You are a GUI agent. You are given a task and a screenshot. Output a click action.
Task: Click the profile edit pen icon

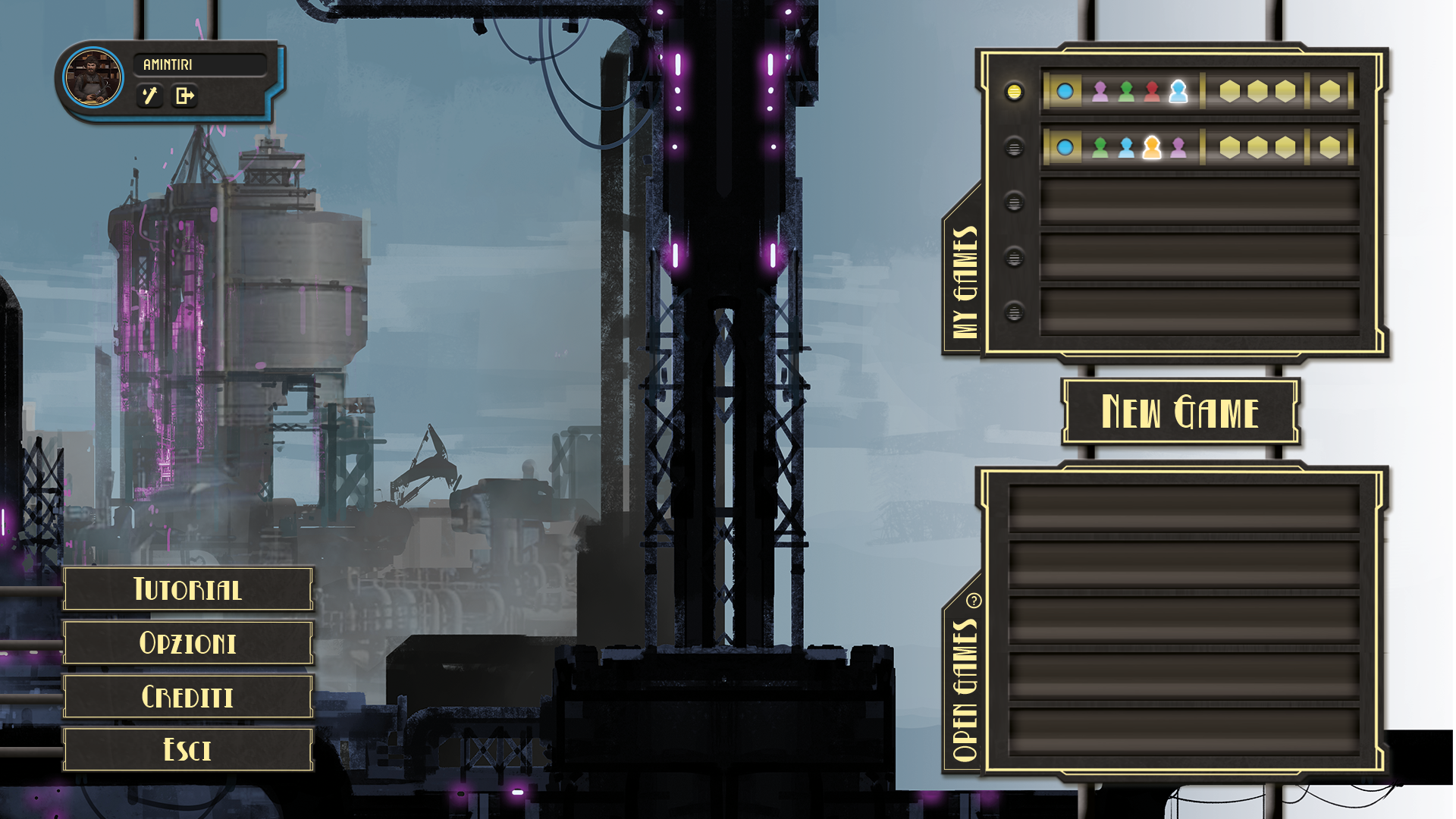coord(151,97)
